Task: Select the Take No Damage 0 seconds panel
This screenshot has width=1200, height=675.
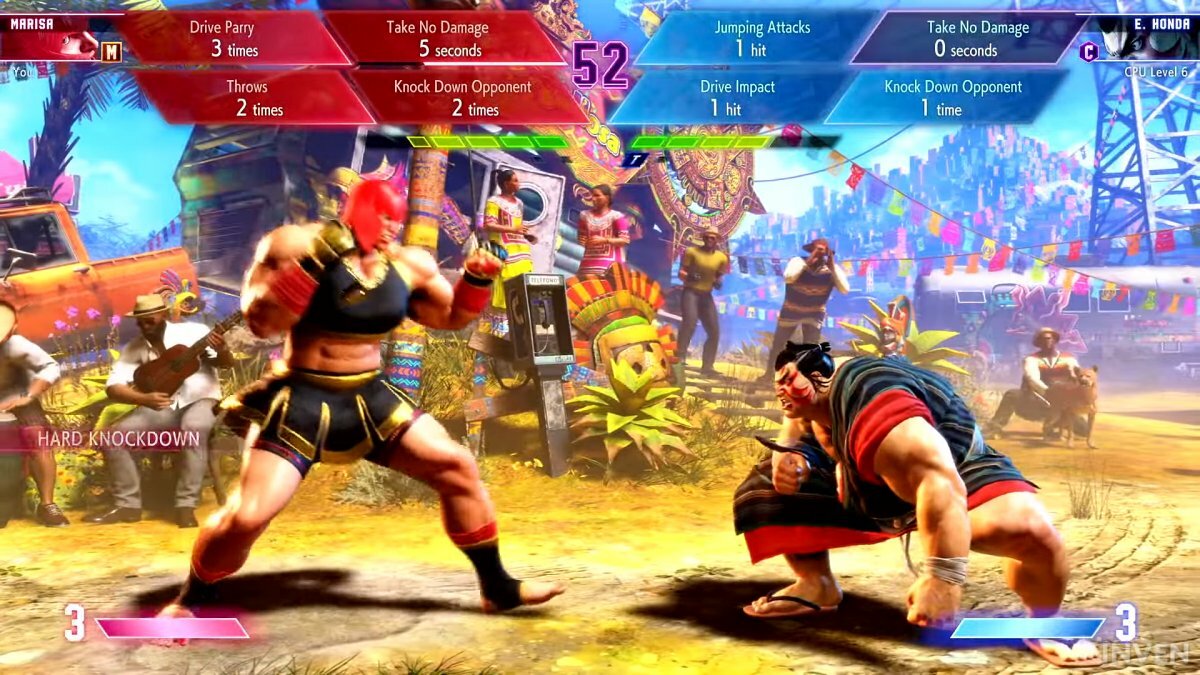Action: pyautogui.click(x=965, y=38)
